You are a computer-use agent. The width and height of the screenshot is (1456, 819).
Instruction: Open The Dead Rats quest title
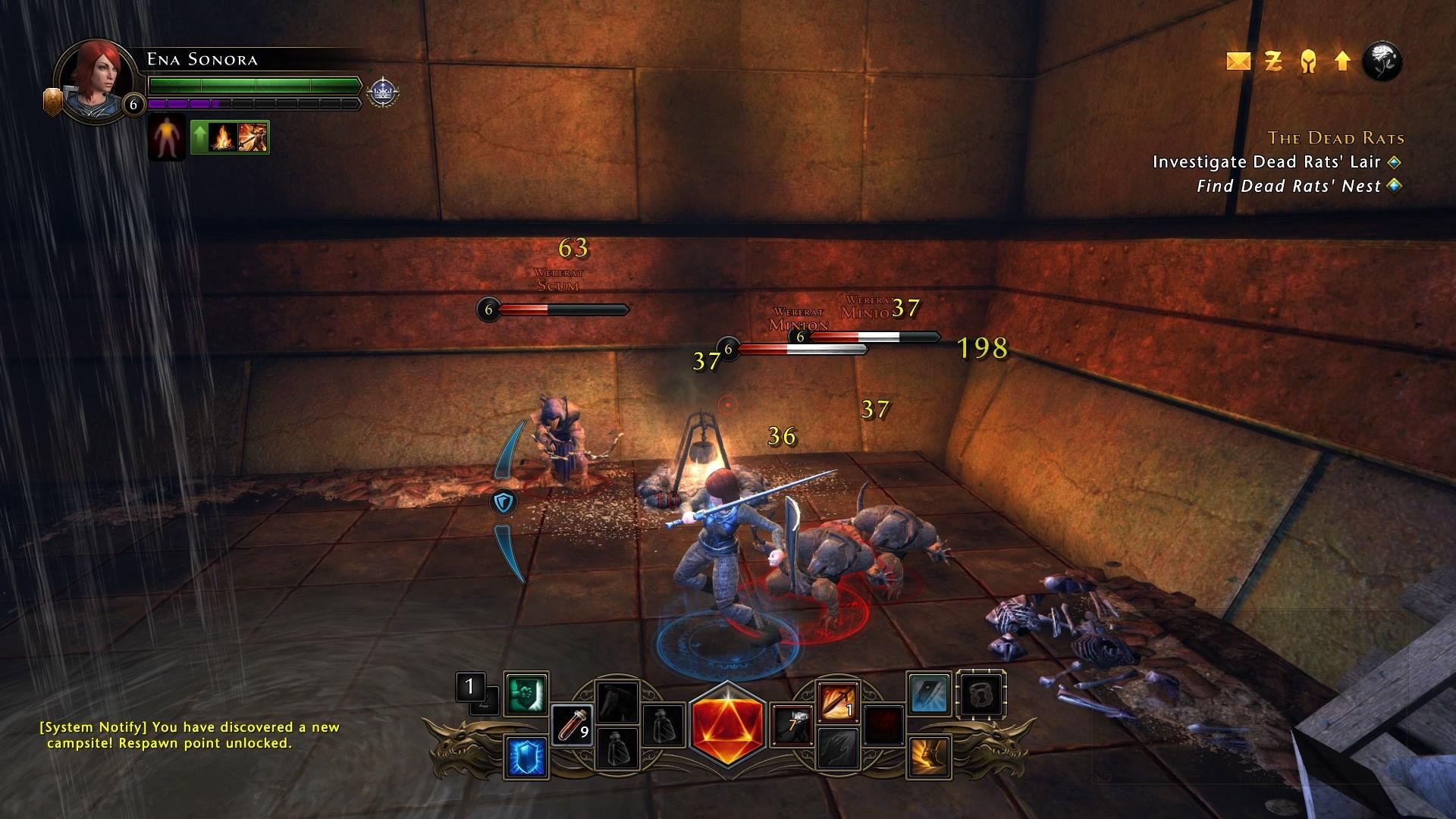[x=1336, y=139]
